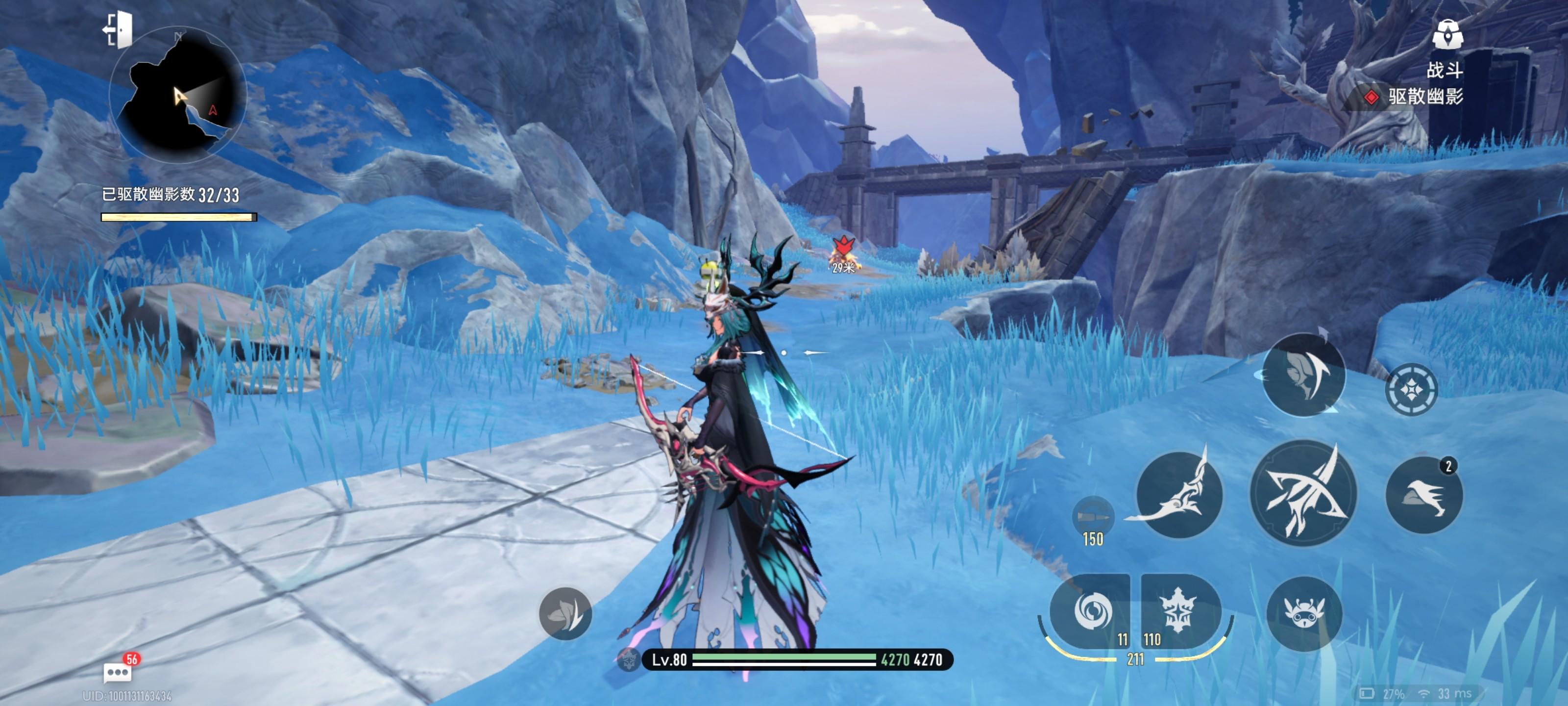Trigger the dodge skill with leaf-and-crescent icon
This screenshot has width=1568, height=706.
coord(1303,375)
